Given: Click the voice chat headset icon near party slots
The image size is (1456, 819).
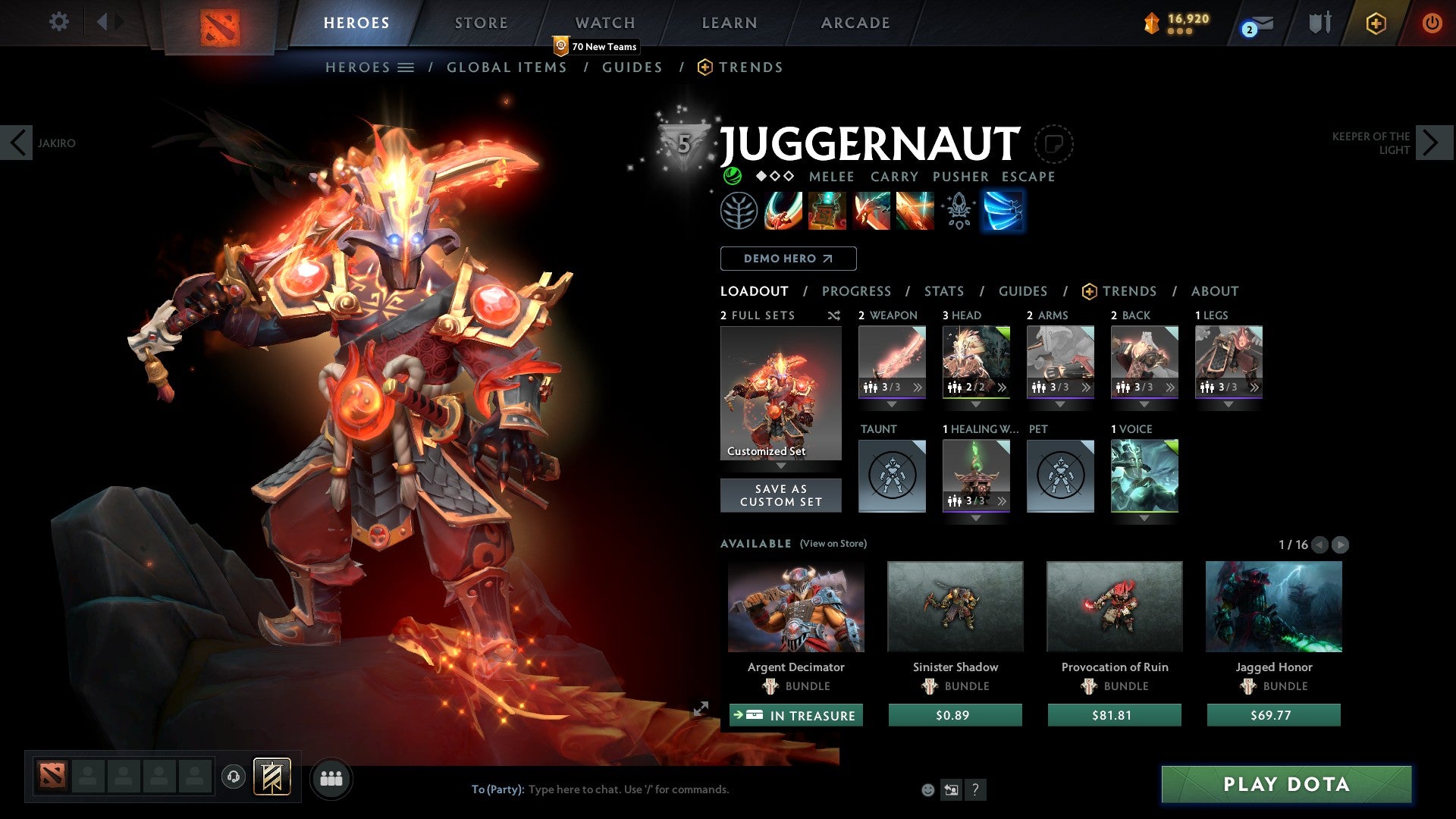Looking at the screenshot, I should pyautogui.click(x=233, y=777).
